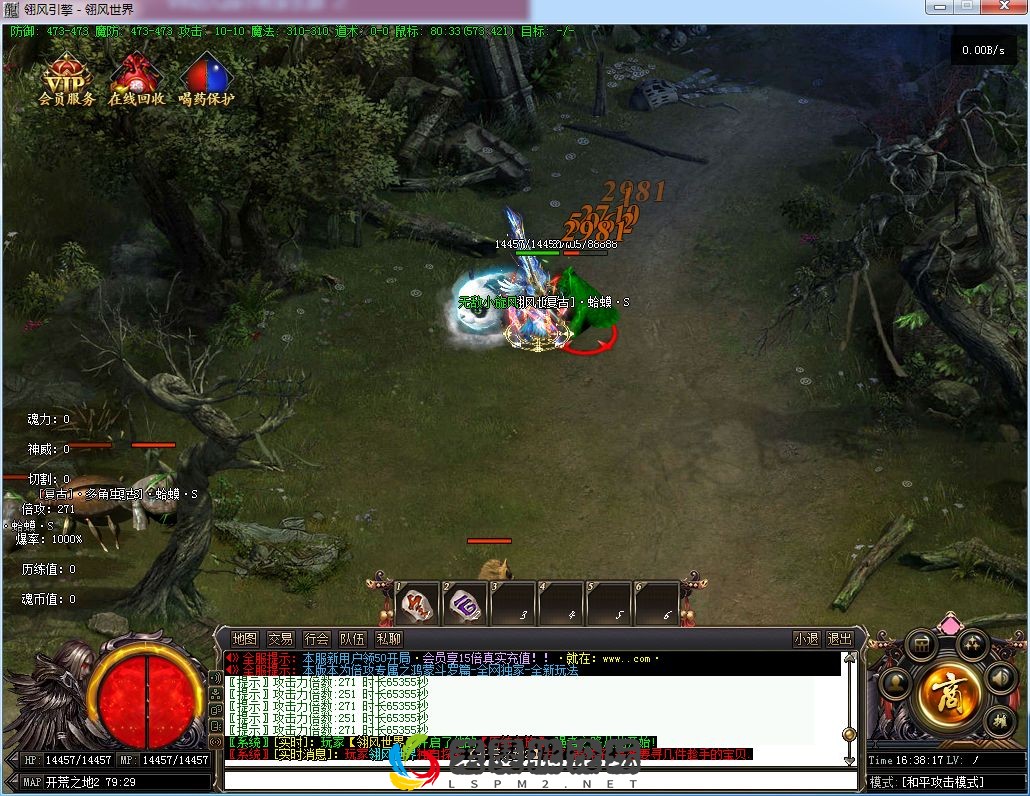Open the 摊 stall round button

coord(999,722)
